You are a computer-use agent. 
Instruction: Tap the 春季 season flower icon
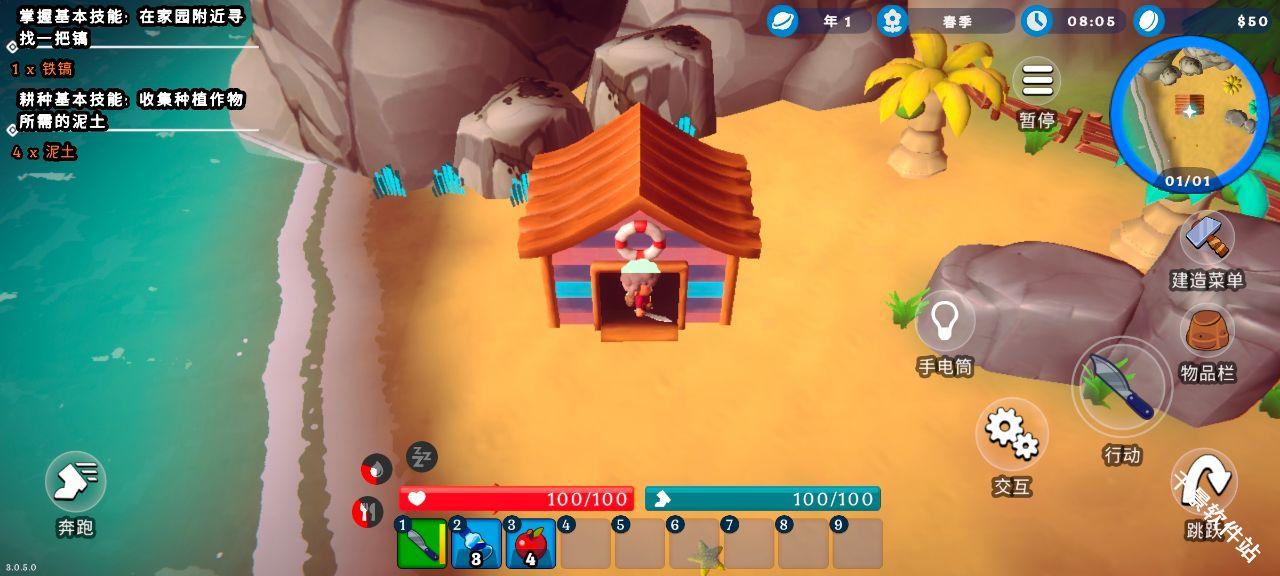point(892,21)
